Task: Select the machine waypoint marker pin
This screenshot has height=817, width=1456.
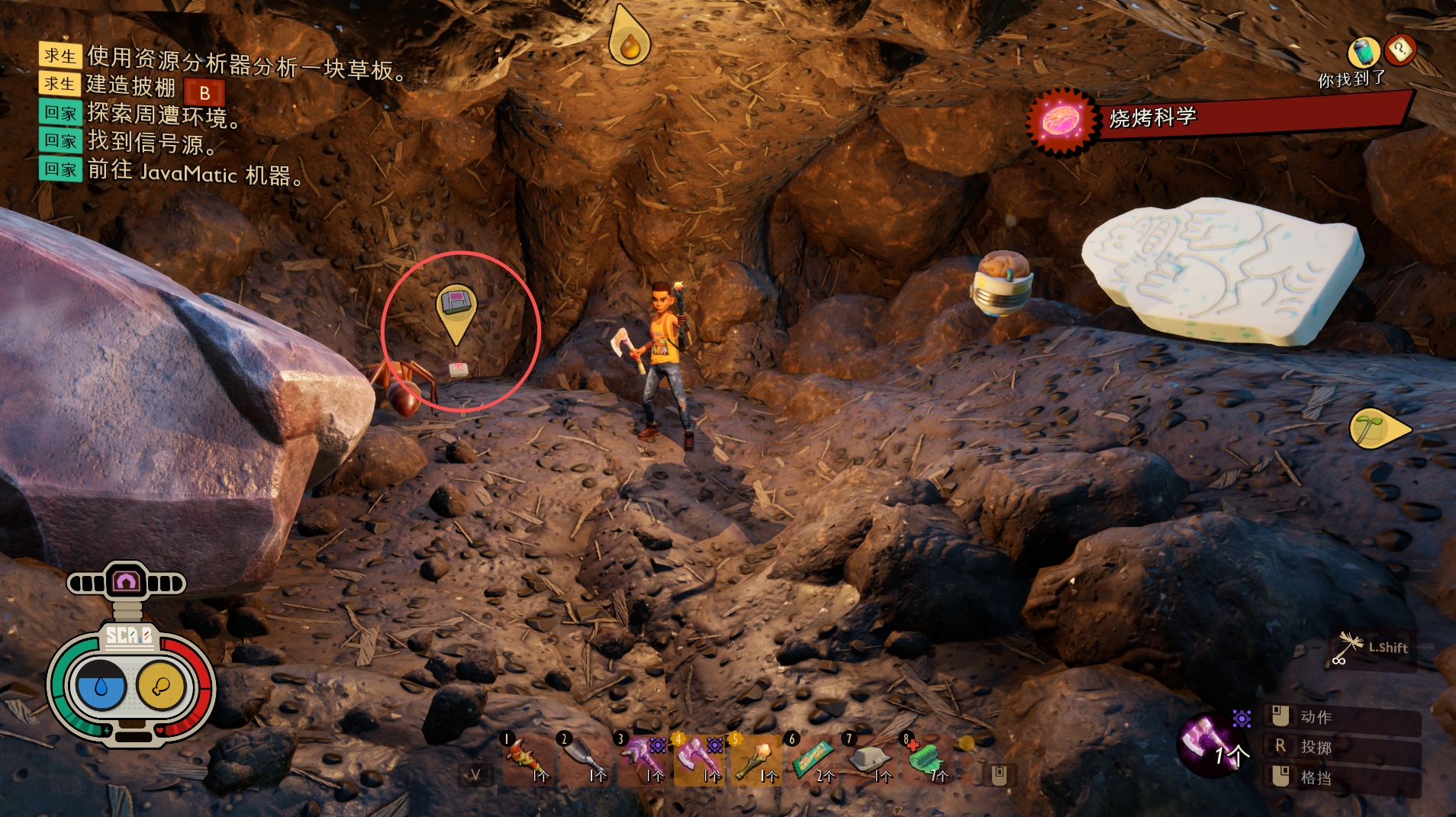Action: (456, 309)
